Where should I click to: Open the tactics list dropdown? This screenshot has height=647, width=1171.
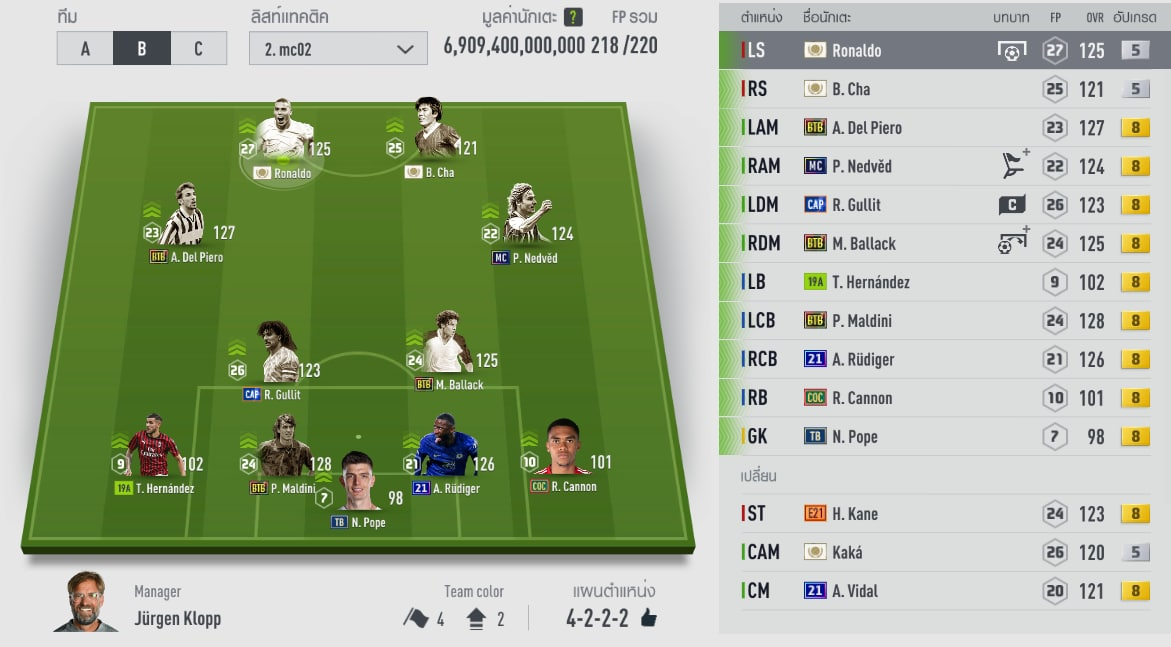[338, 49]
